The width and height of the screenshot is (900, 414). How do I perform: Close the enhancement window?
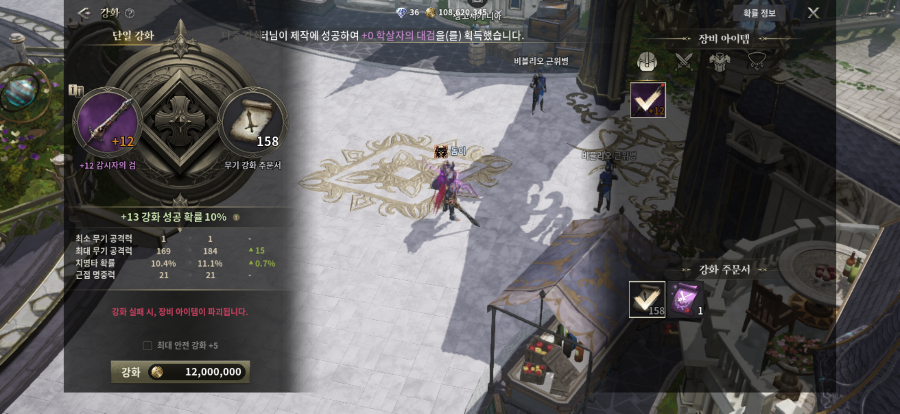[x=813, y=13]
